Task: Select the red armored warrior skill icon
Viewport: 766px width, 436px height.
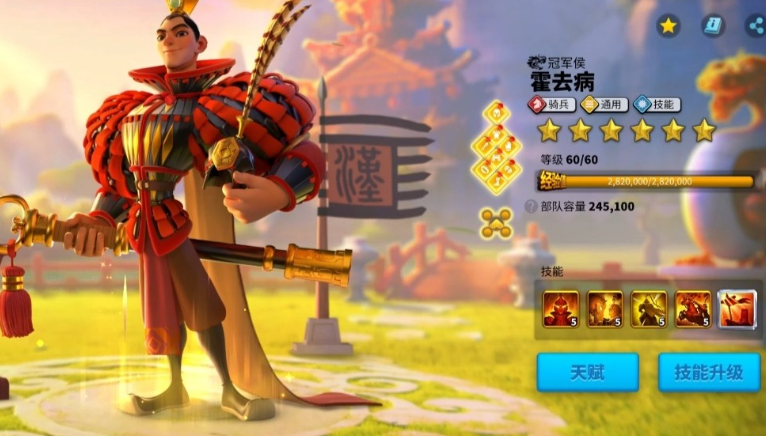Action: pyautogui.click(x=560, y=309)
